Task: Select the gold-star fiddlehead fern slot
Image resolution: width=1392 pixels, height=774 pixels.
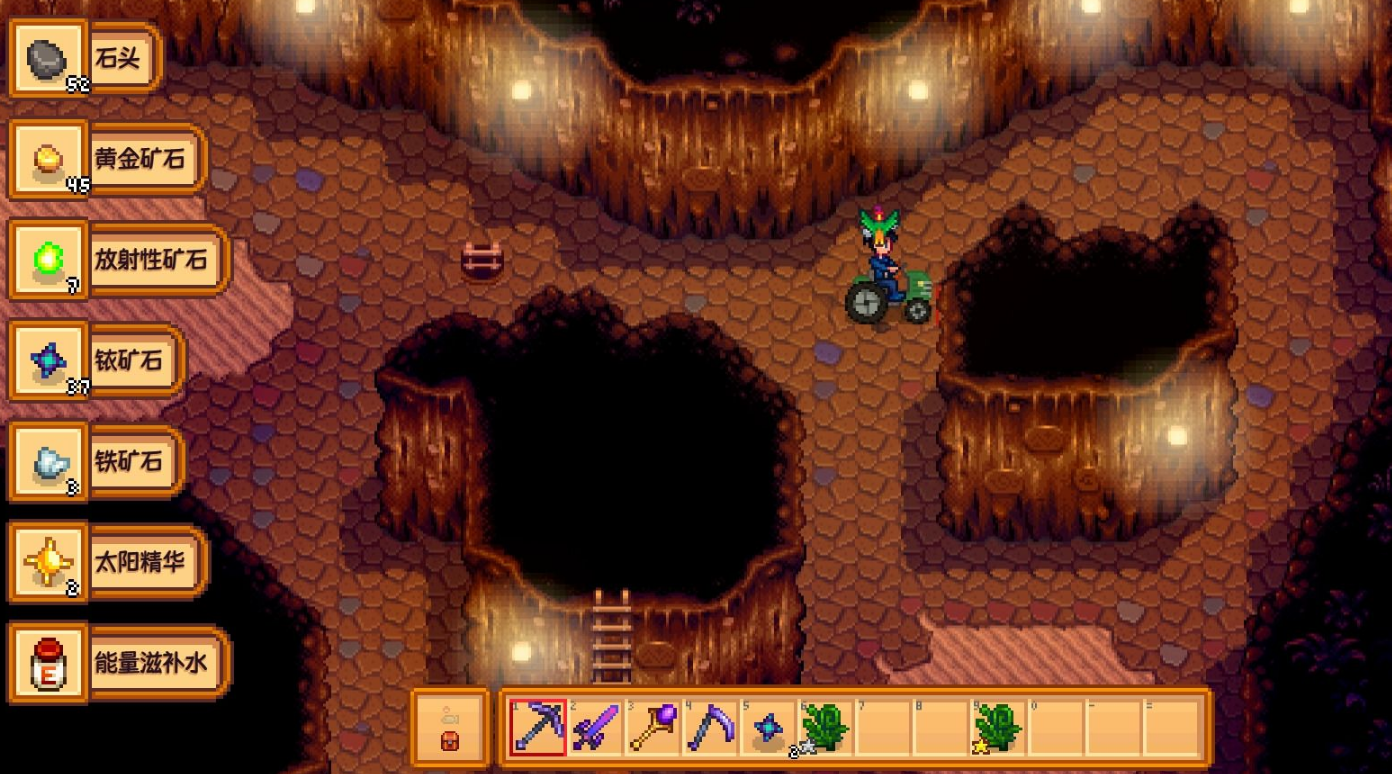Action: (1000, 727)
